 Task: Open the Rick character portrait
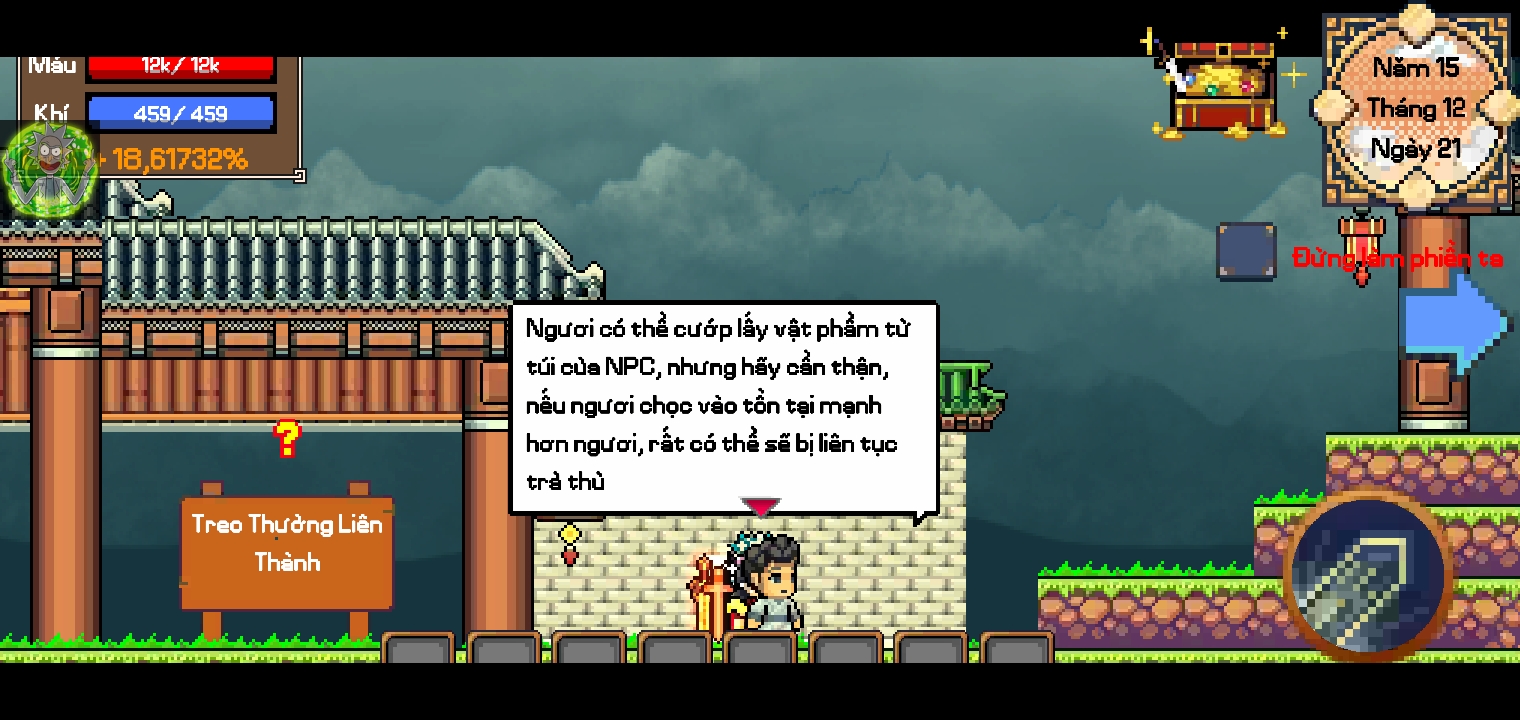point(50,168)
